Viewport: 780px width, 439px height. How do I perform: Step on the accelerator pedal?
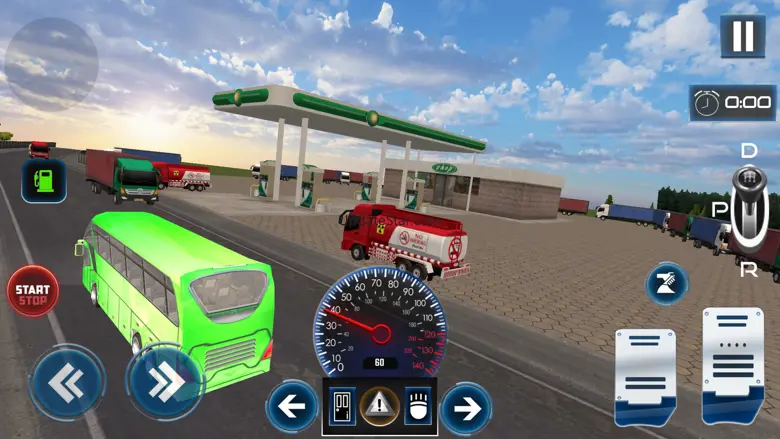pos(733,364)
